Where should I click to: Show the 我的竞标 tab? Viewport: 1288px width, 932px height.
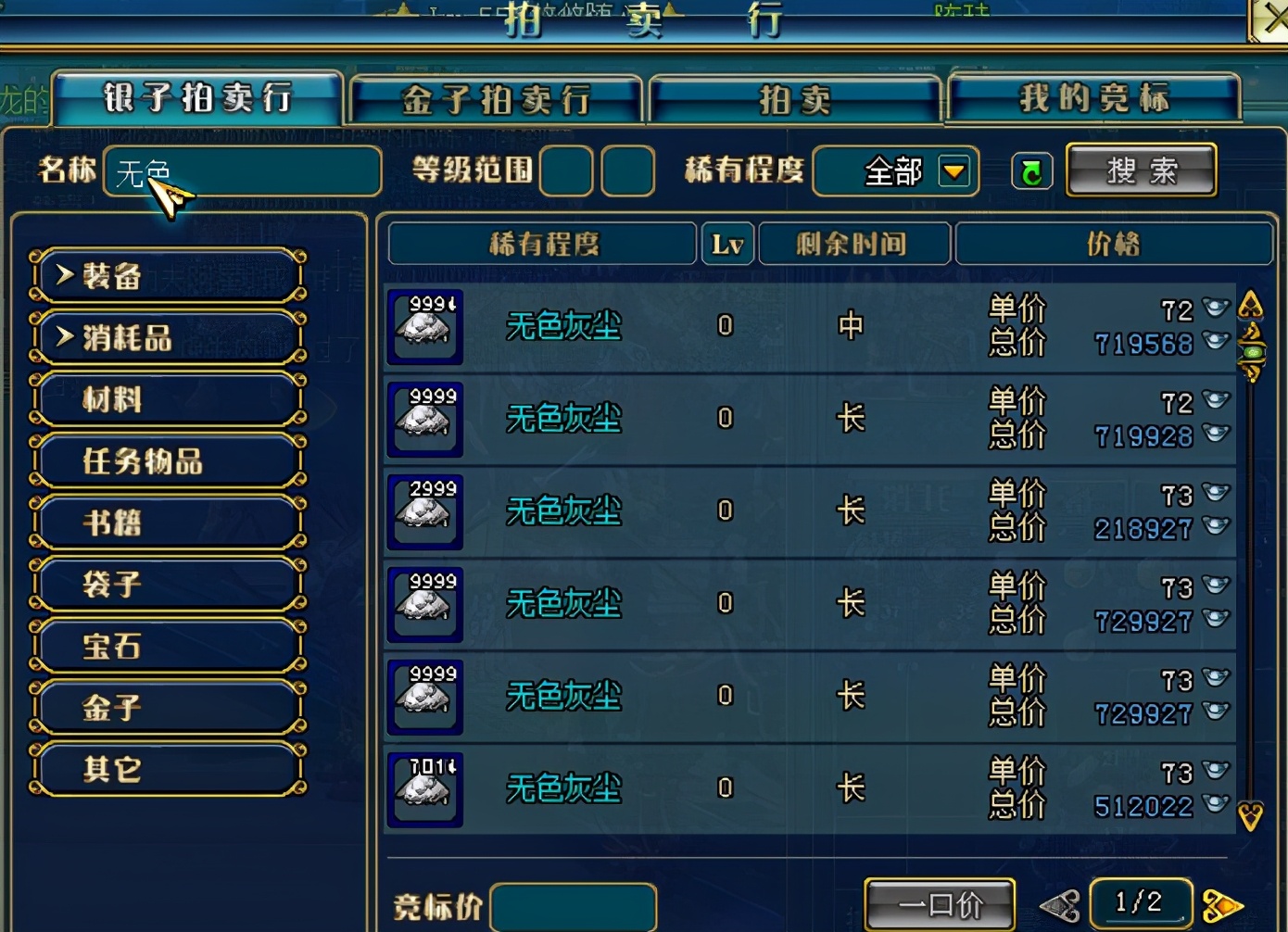[x=1093, y=97]
